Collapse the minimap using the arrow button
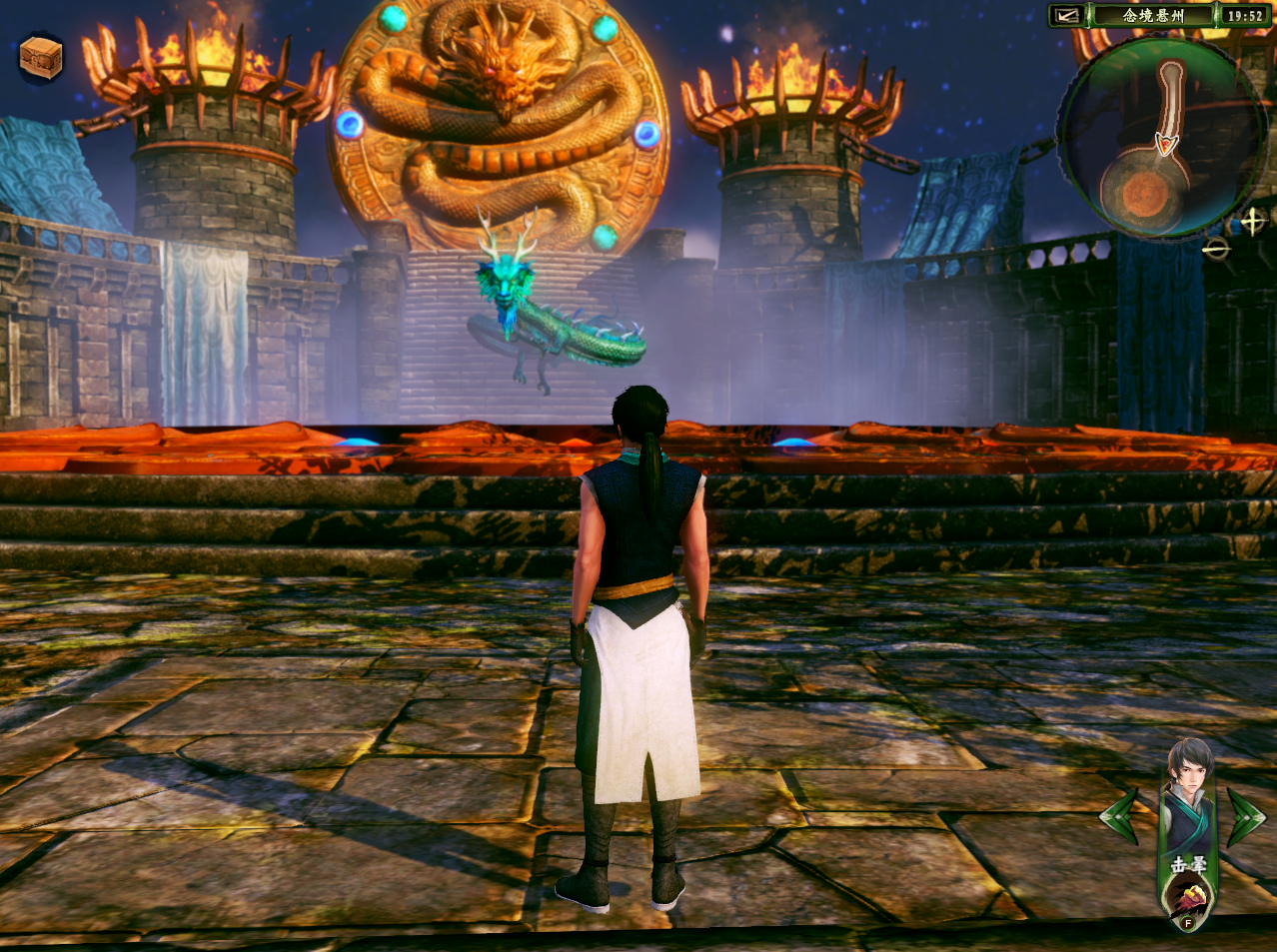 click(1064, 16)
